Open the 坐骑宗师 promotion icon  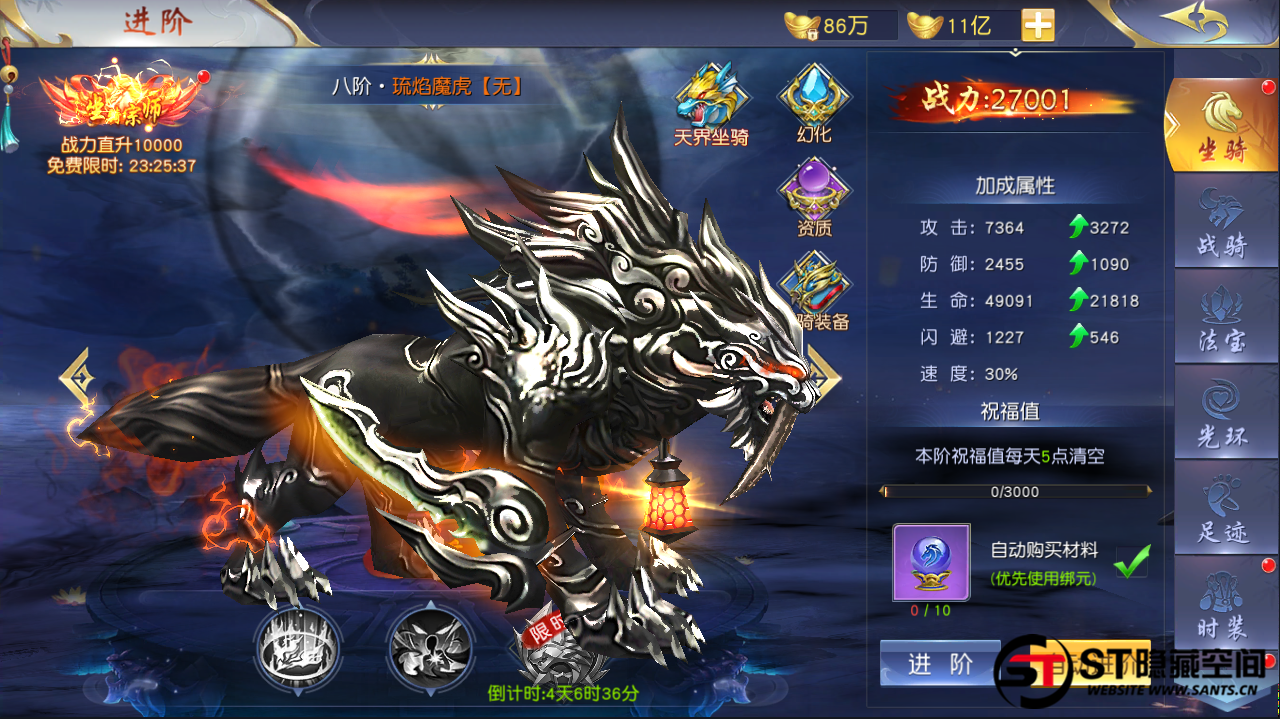pos(119,101)
